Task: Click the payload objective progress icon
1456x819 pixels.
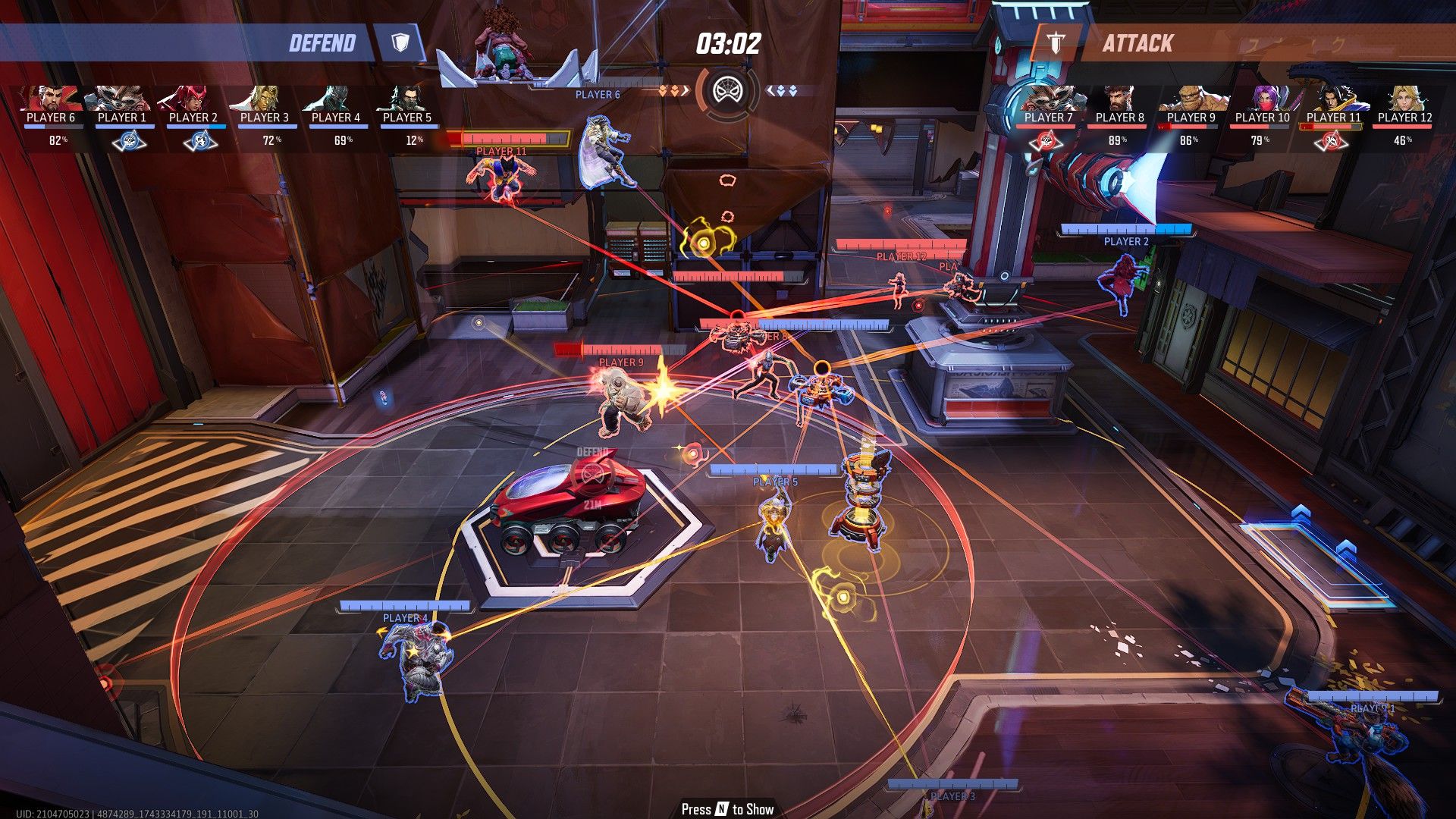Action: point(727,92)
